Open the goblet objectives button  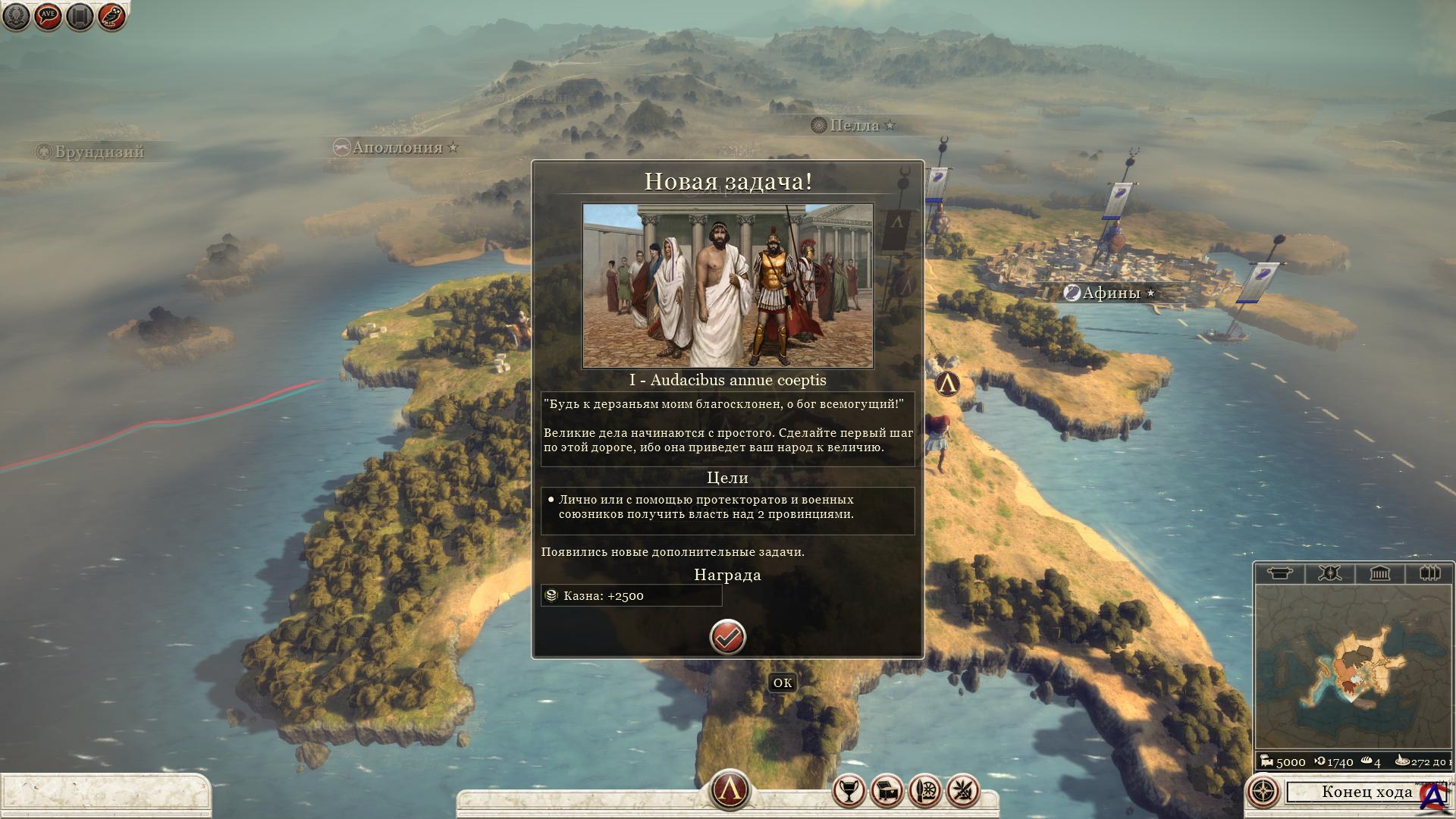(x=849, y=791)
